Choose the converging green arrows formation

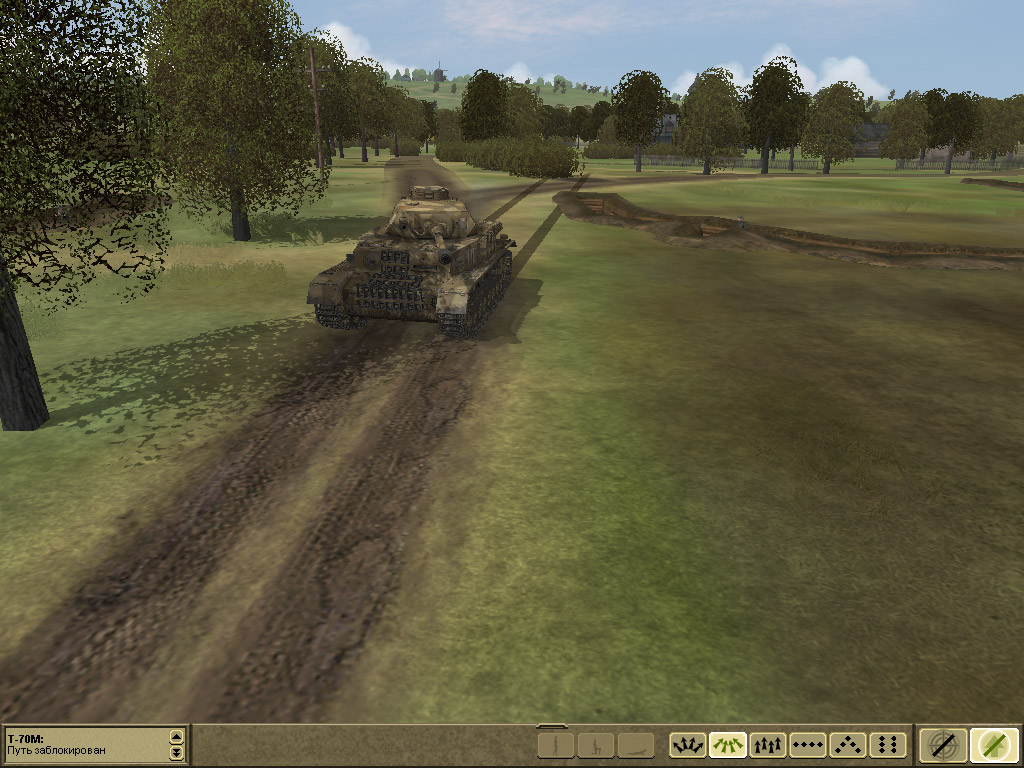728,745
